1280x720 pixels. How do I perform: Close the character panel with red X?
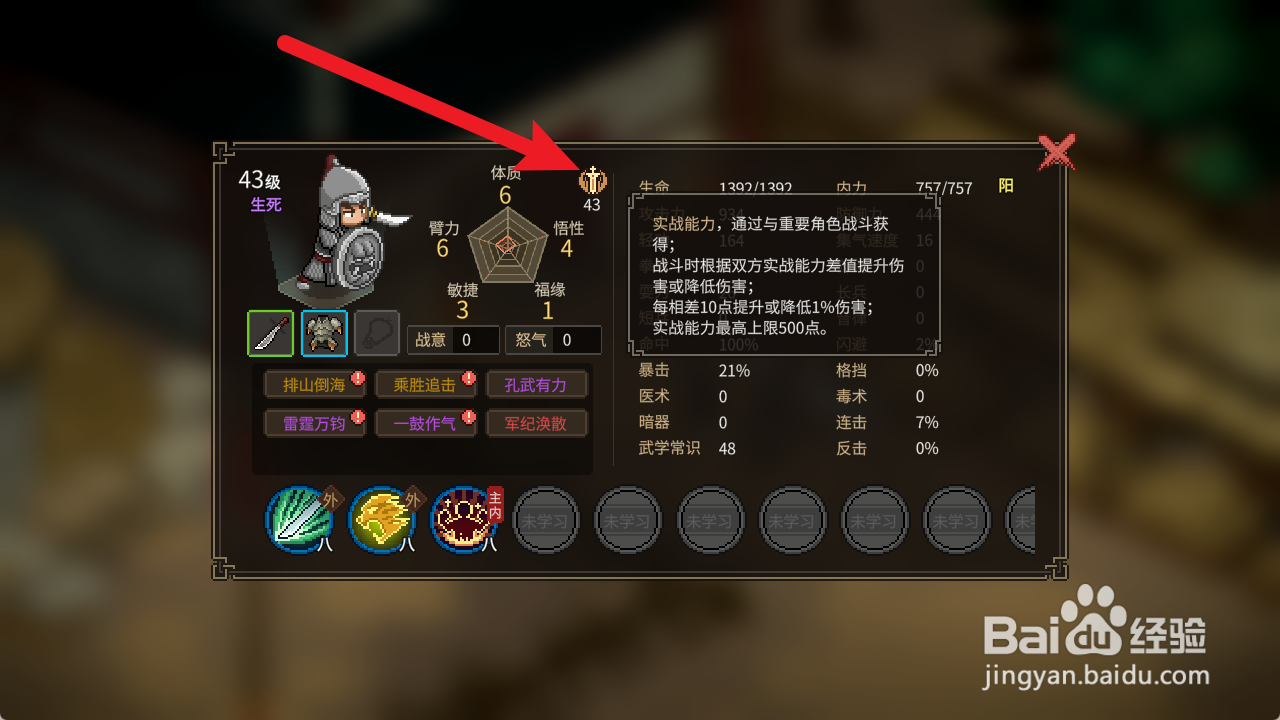click(1057, 153)
